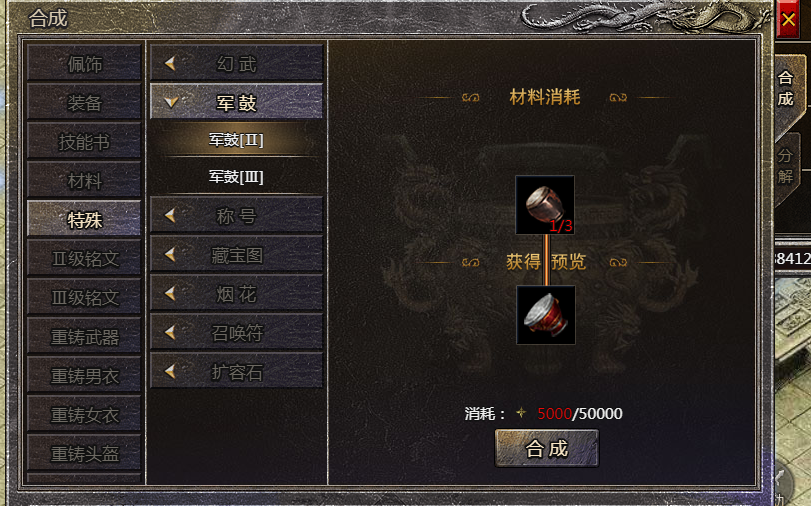Choose the 材料 category
This screenshot has height=506, width=811.
85,181
